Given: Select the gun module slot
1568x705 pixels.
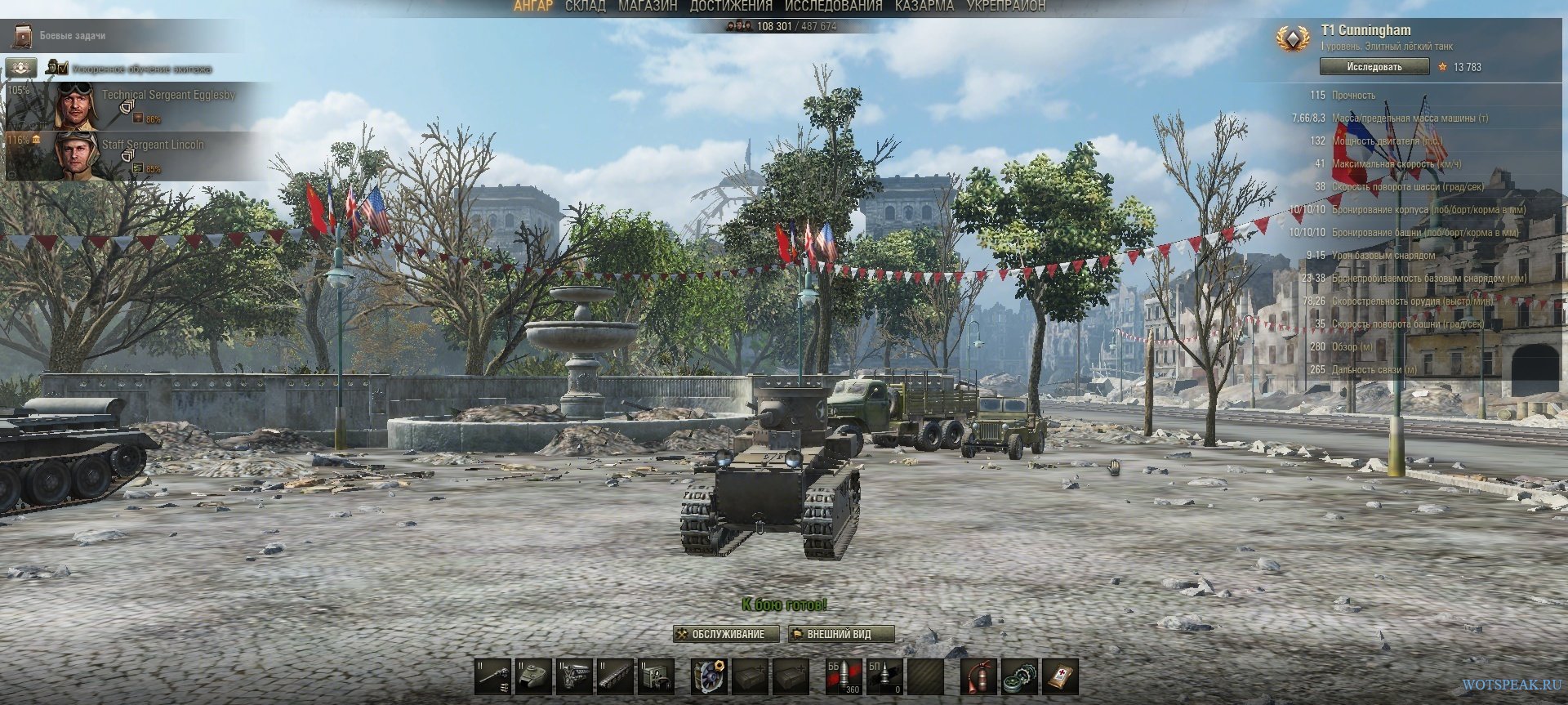Looking at the screenshot, I should [x=493, y=676].
